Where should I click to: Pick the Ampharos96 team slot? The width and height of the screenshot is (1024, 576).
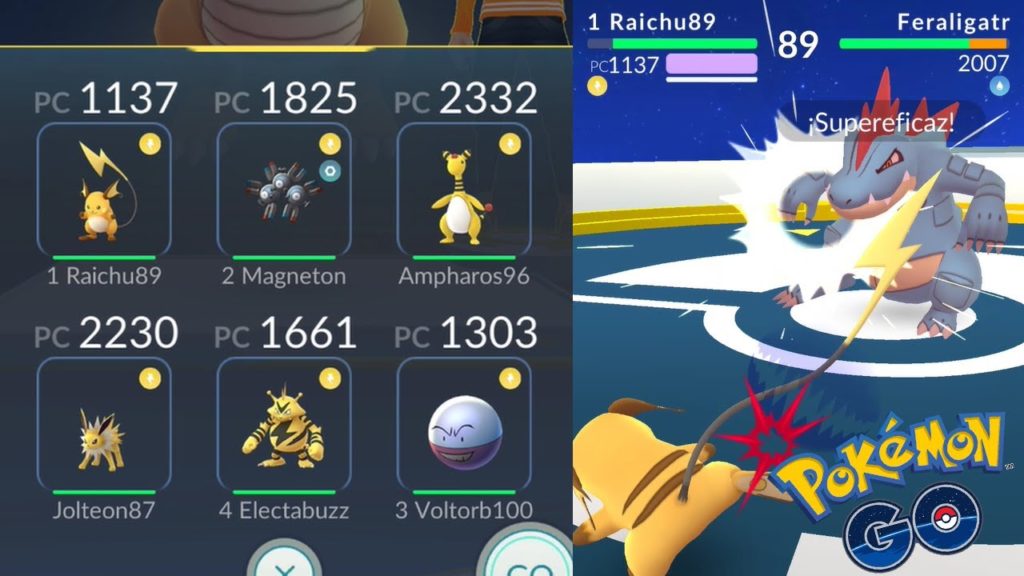[x=463, y=190]
